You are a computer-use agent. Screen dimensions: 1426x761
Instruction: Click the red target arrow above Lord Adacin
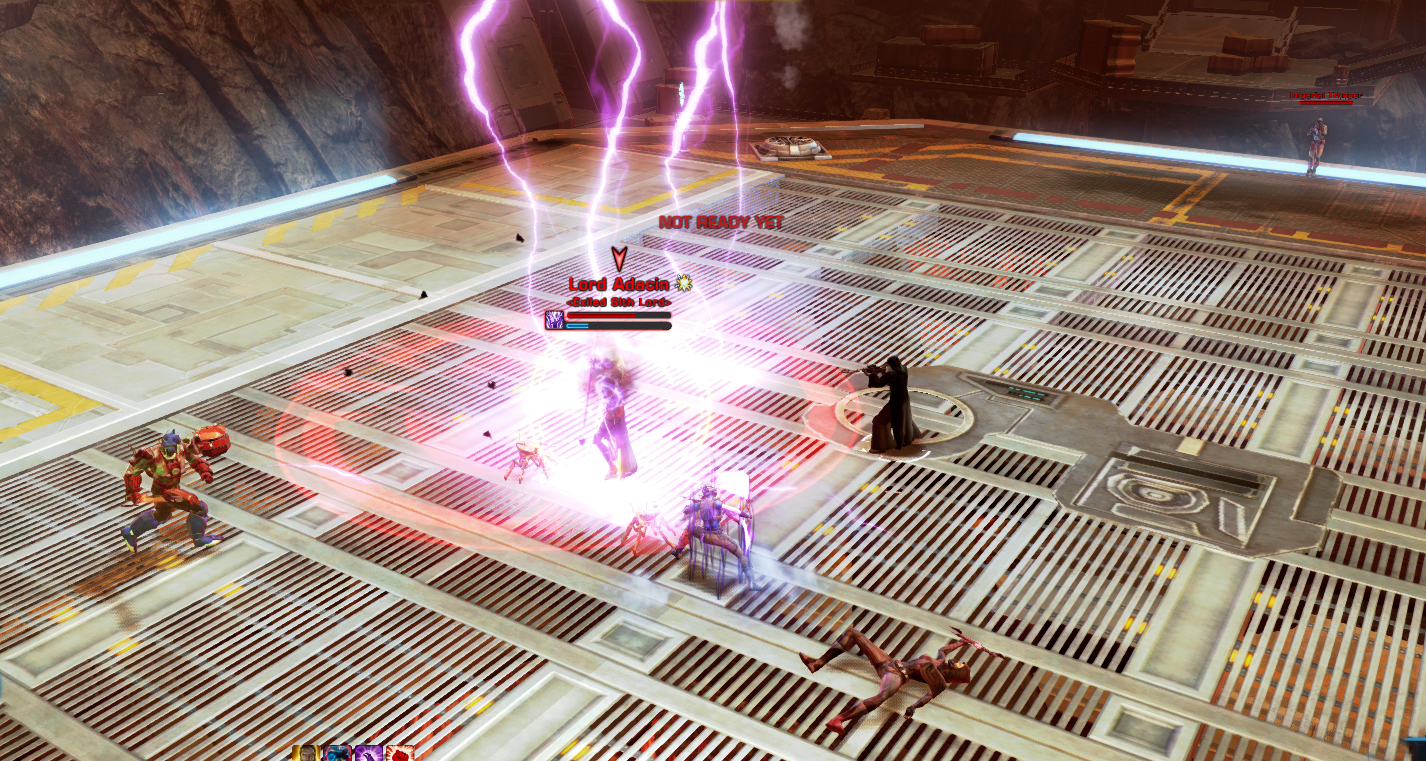(619, 258)
